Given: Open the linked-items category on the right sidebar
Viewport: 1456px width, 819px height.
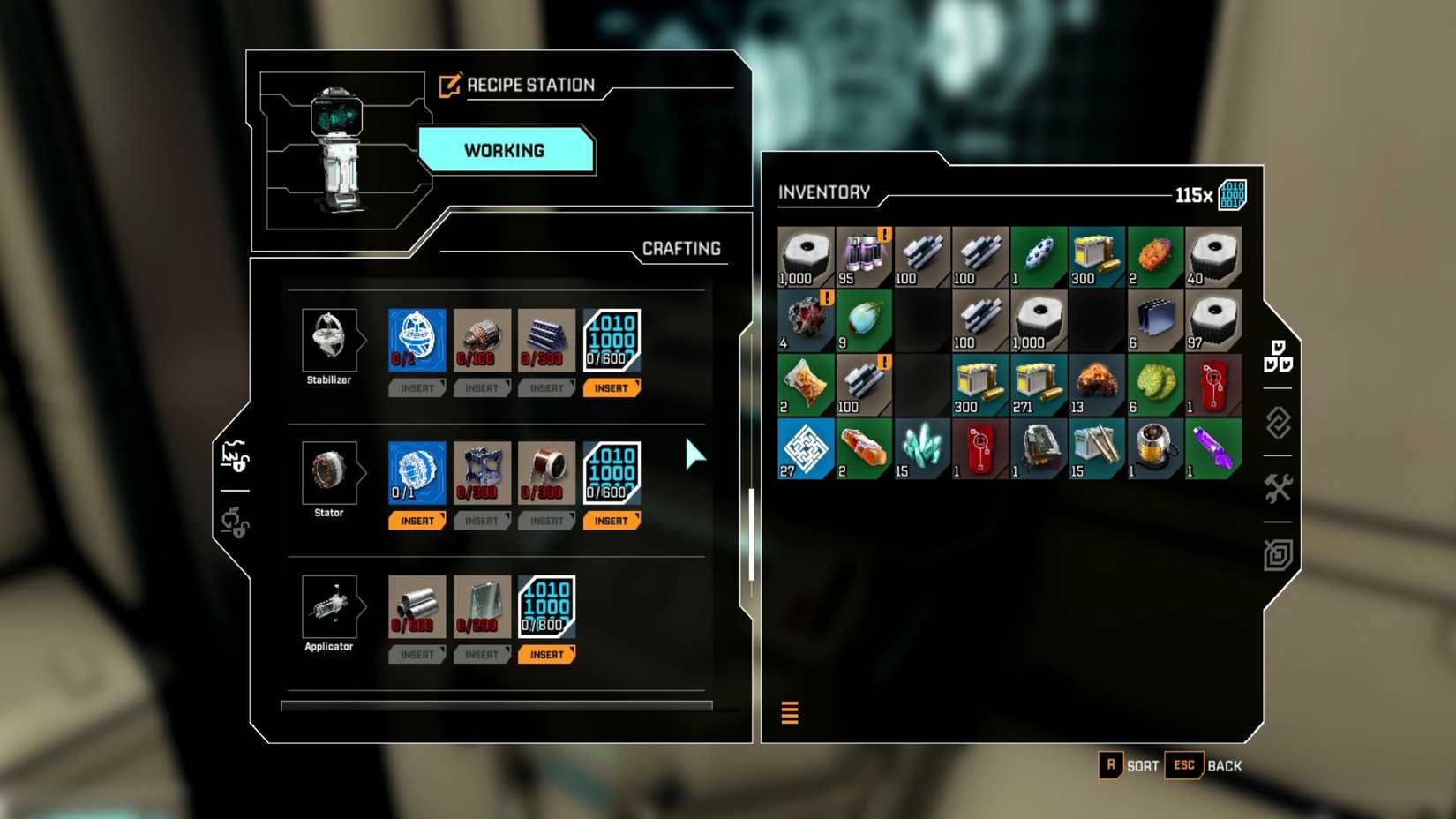Looking at the screenshot, I should [x=1279, y=425].
